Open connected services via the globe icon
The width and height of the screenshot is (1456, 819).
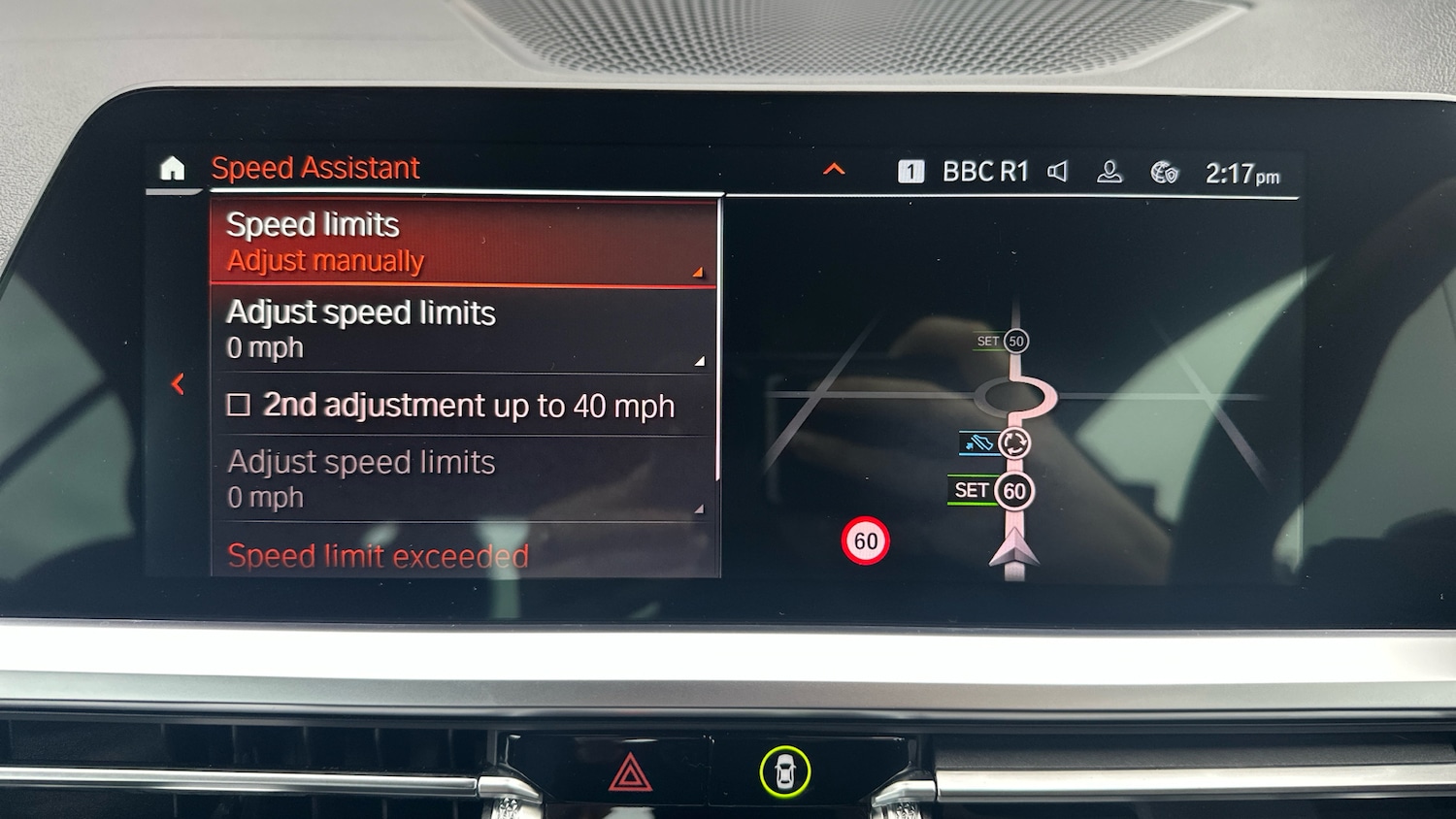(1163, 173)
